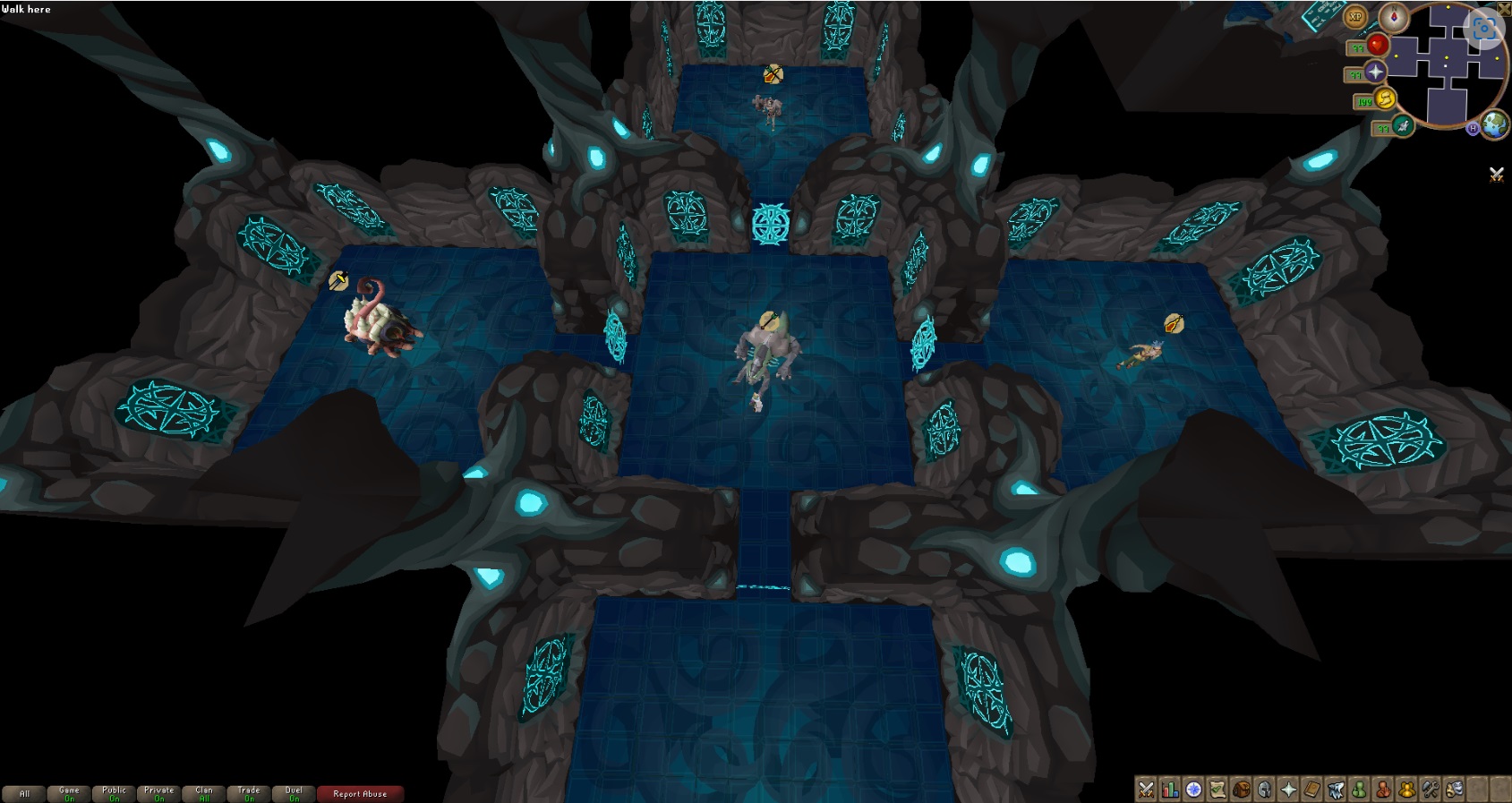
Task: Open the Quest List icon
Action: [x=1193, y=789]
